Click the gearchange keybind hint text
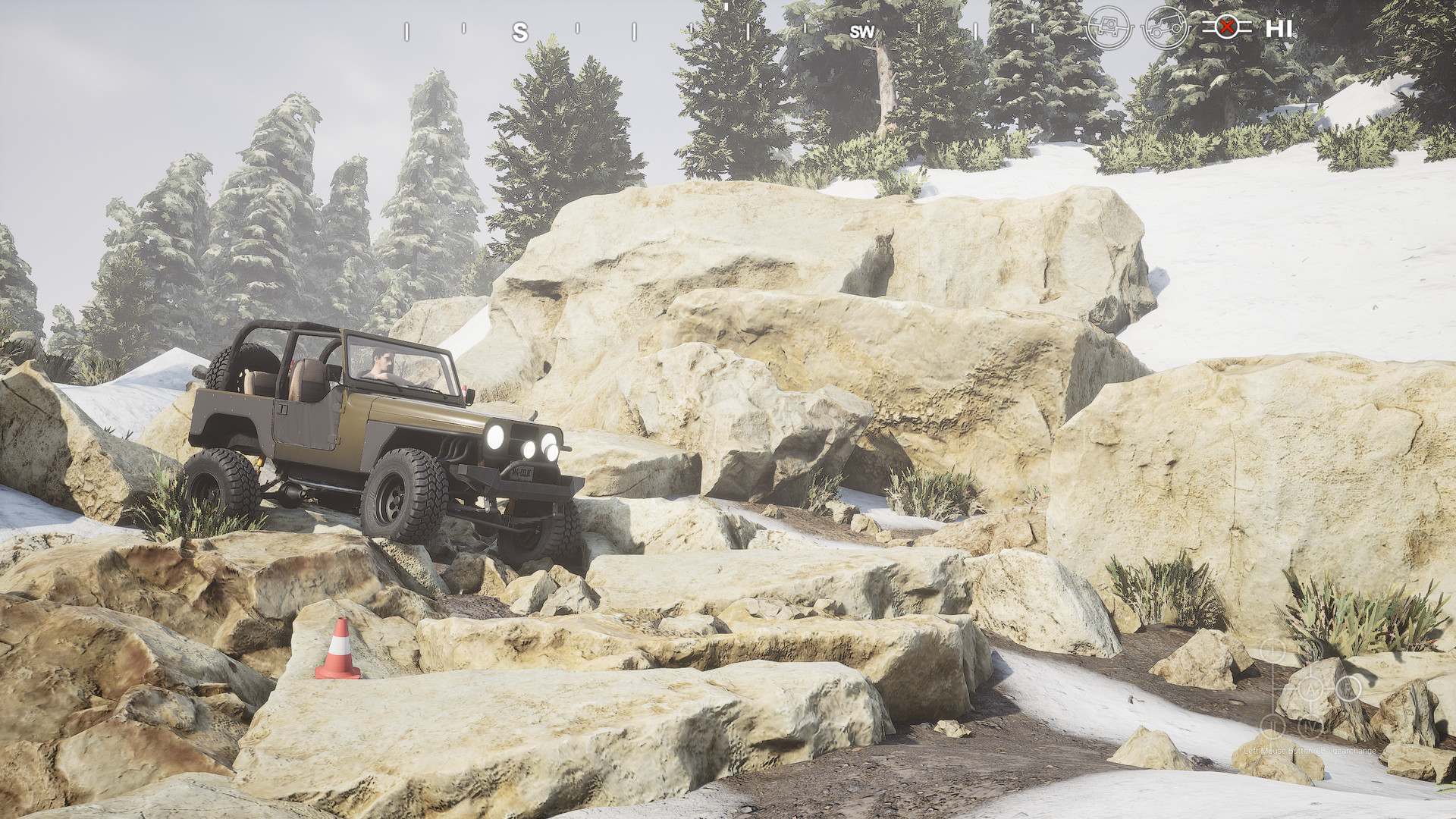The height and width of the screenshot is (819, 1456). 1310,751
